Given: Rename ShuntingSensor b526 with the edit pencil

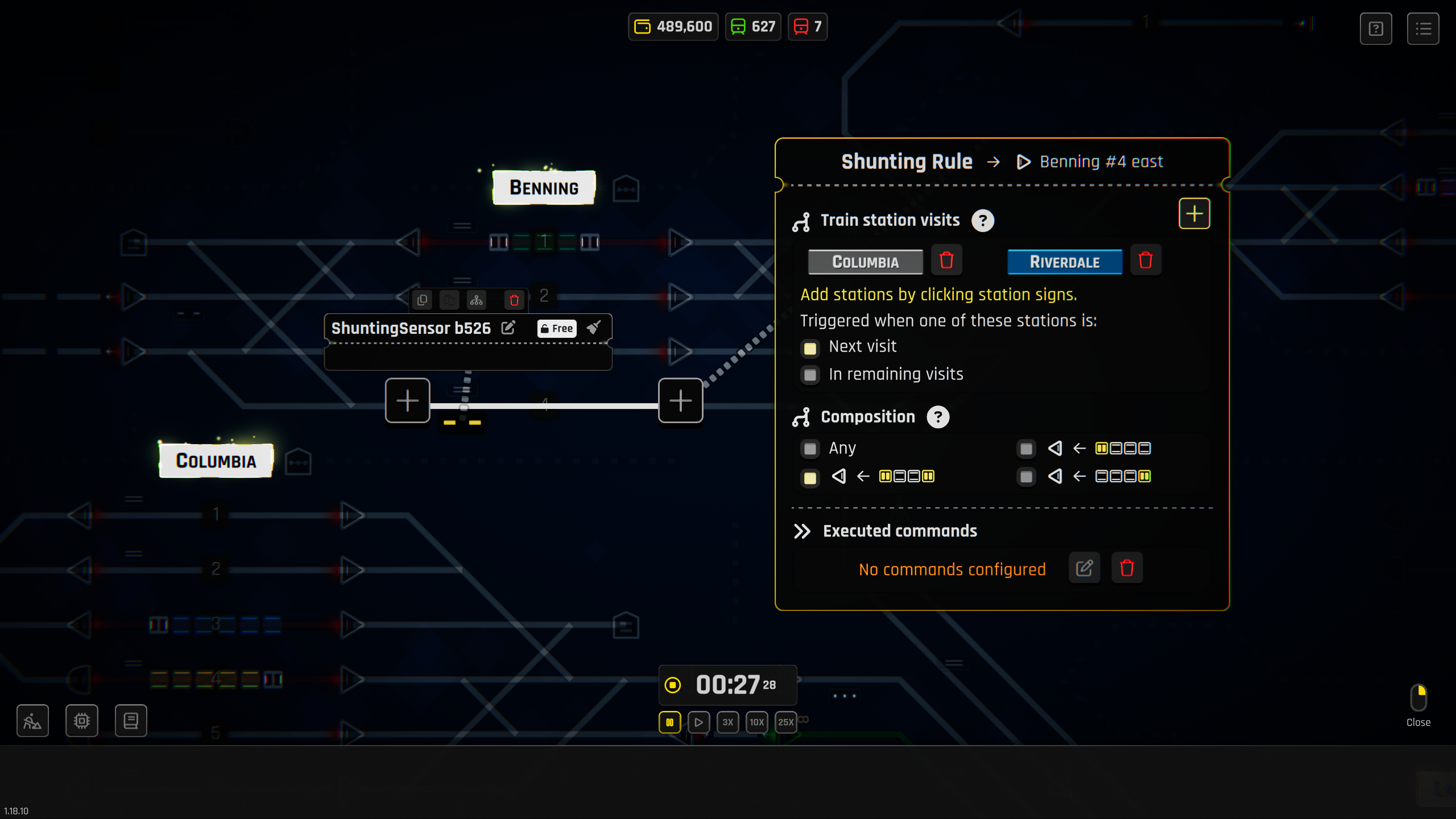Looking at the screenshot, I should [508, 328].
